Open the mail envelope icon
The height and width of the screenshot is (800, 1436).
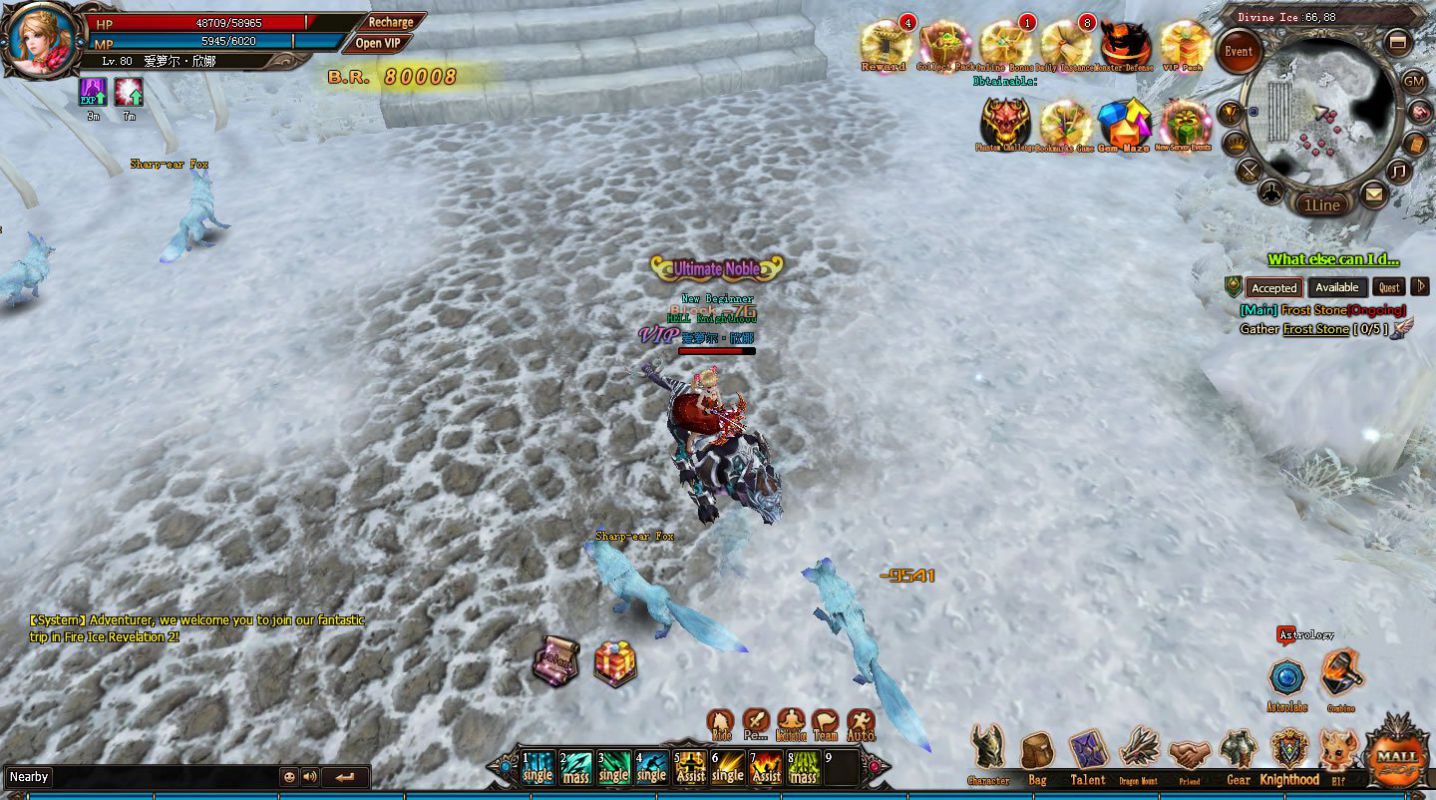(x=1375, y=194)
